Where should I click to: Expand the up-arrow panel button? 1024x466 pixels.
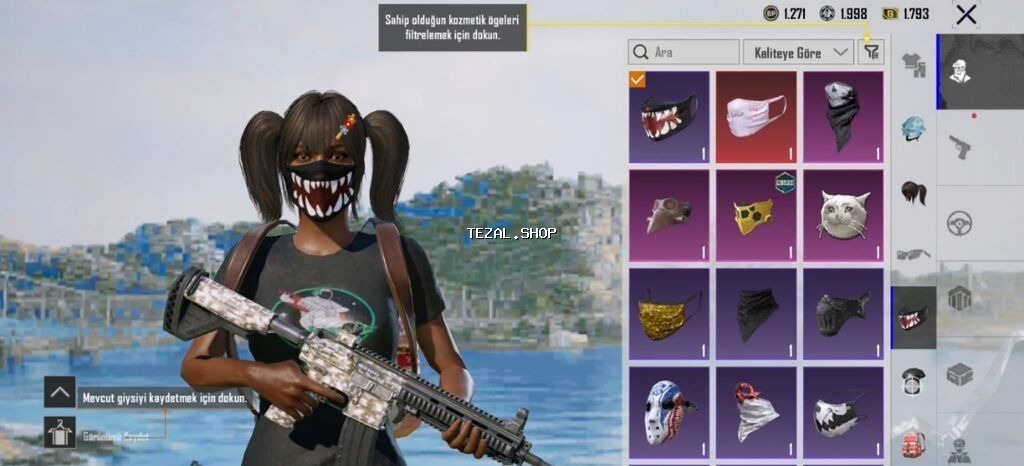(x=60, y=392)
